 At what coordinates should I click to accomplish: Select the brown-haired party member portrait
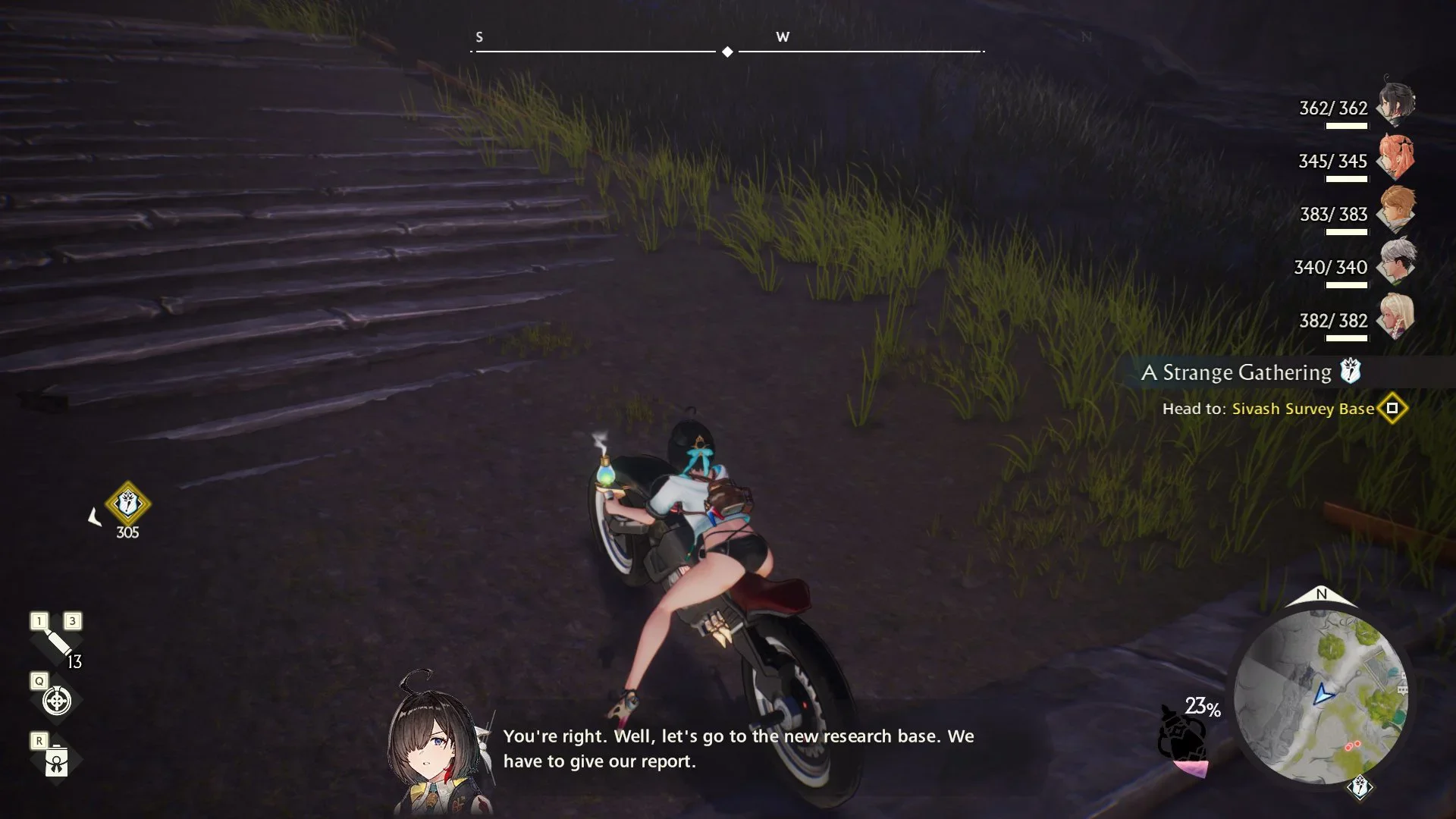coord(1396,209)
